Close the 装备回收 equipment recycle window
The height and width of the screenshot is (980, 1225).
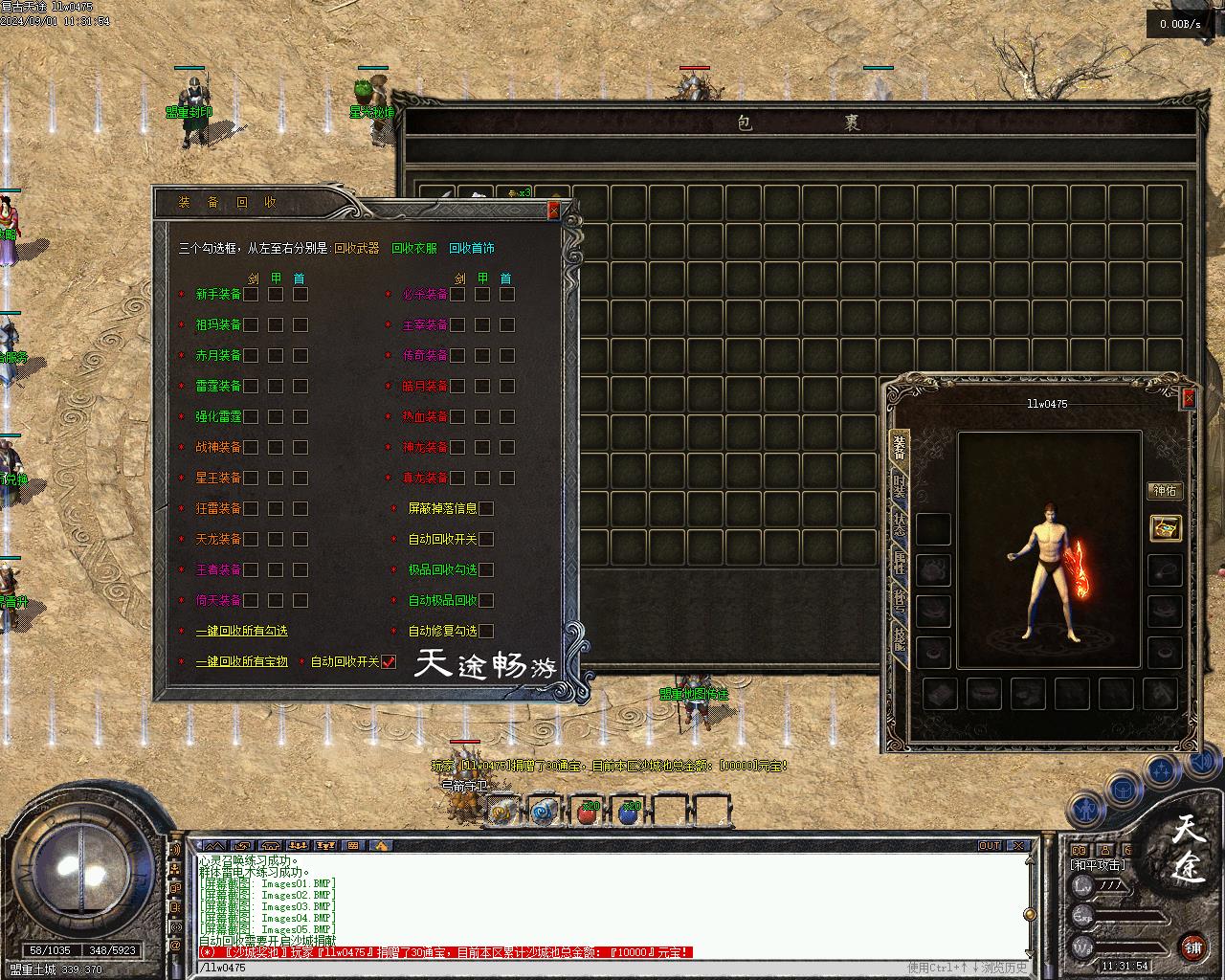(553, 211)
